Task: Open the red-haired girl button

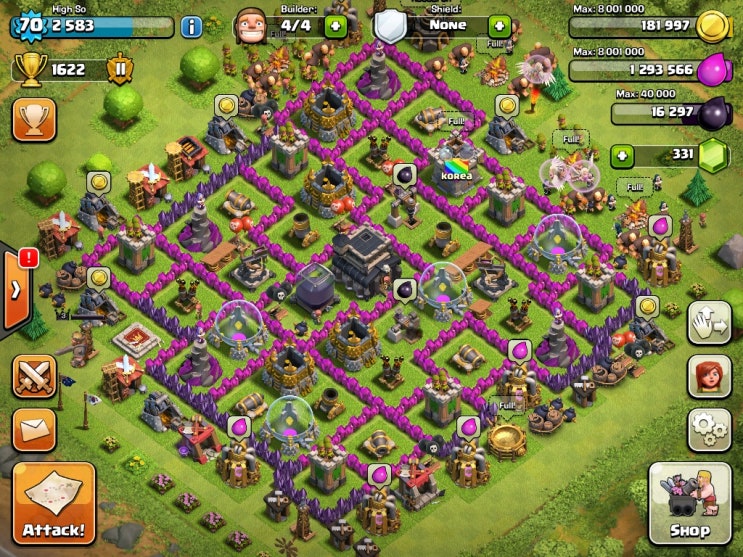Action: 708,376
